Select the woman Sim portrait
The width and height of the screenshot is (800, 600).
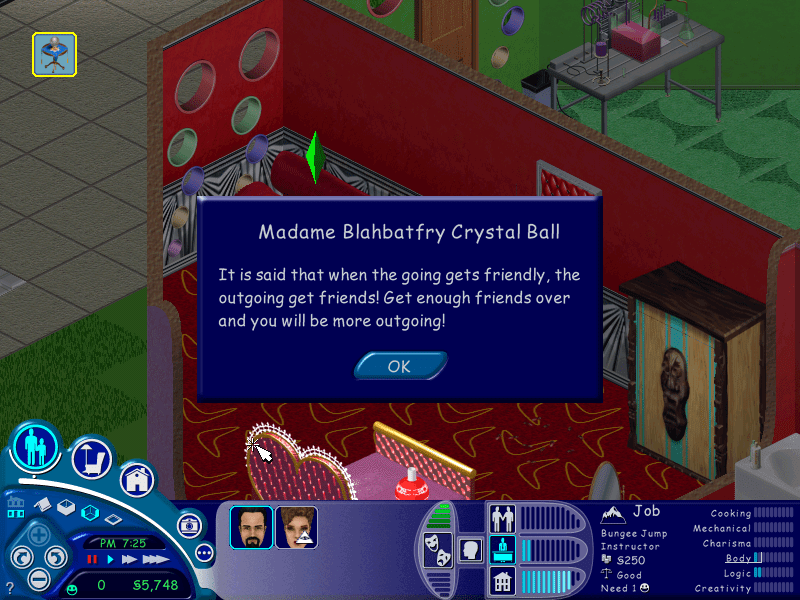[x=296, y=527]
